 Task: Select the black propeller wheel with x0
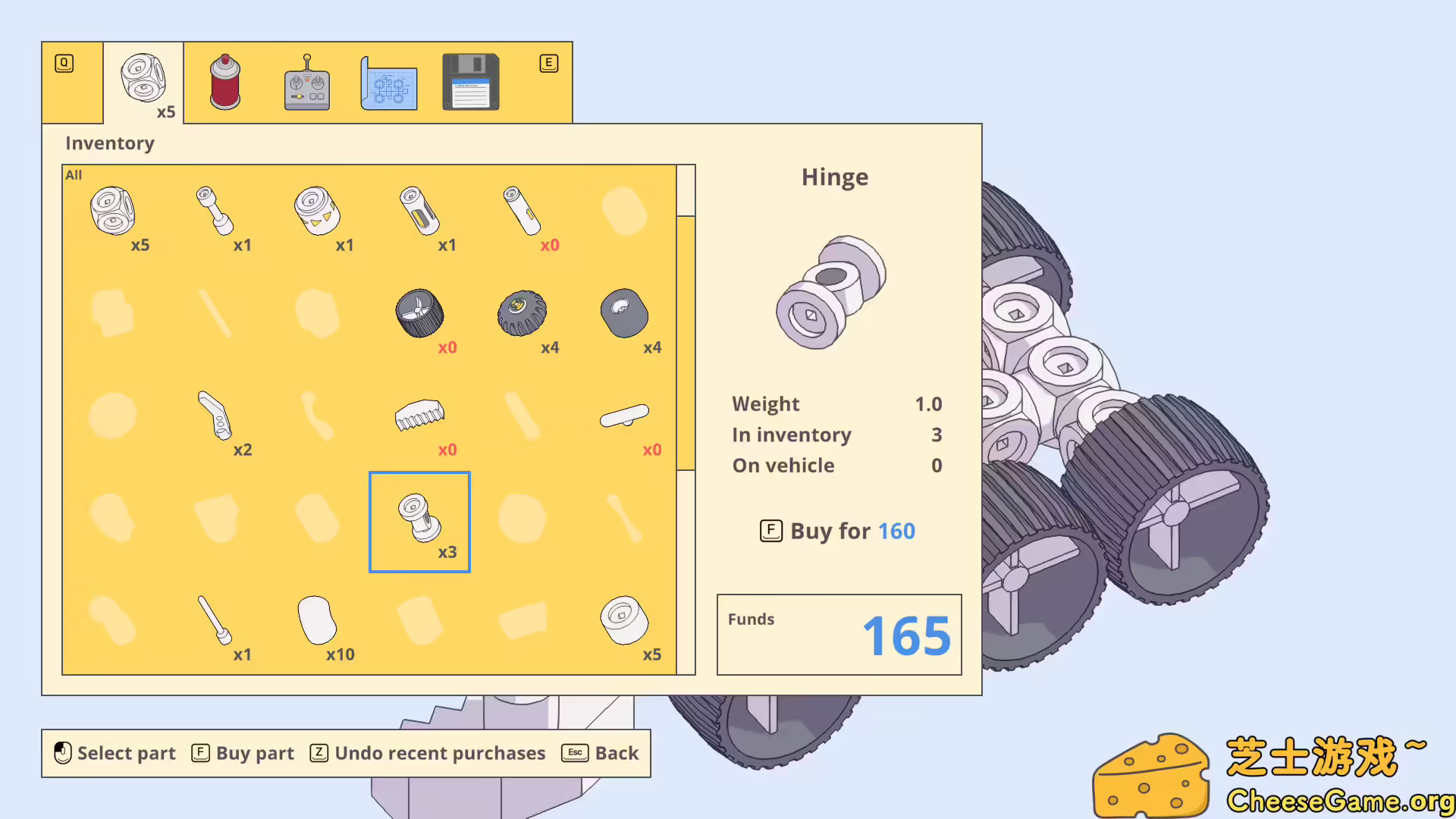click(419, 313)
